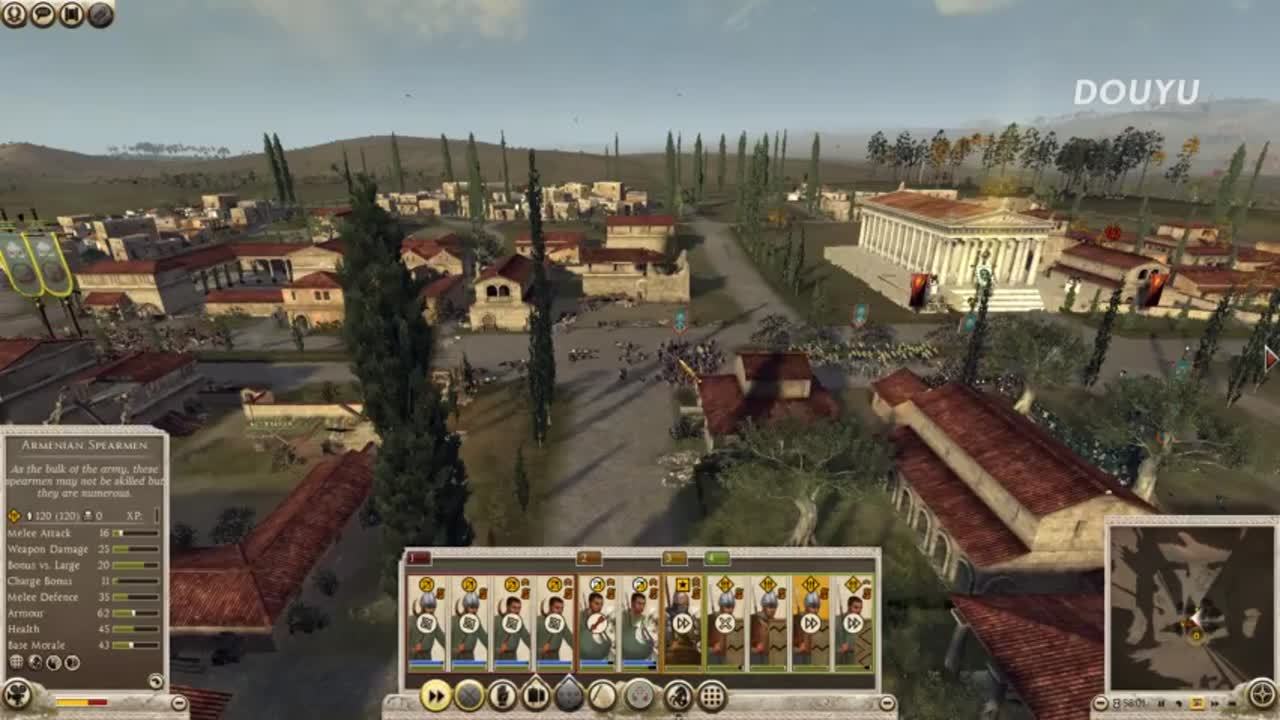The image size is (1280, 720).
Task: Click the compass wheel button beside minimap
Action: click(x=1262, y=694)
